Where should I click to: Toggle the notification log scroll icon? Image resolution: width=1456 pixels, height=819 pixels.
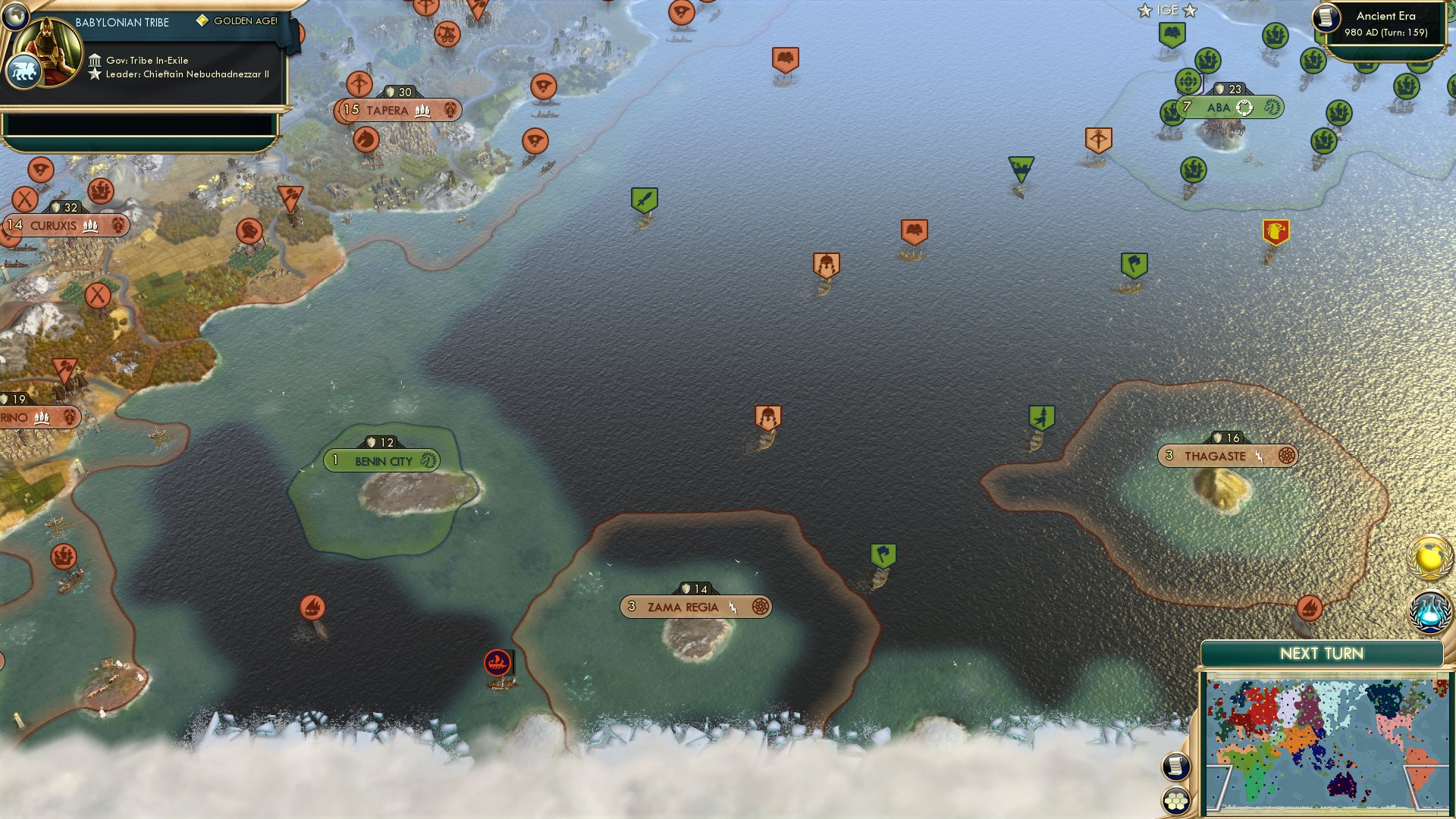[x=1175, y=767]
